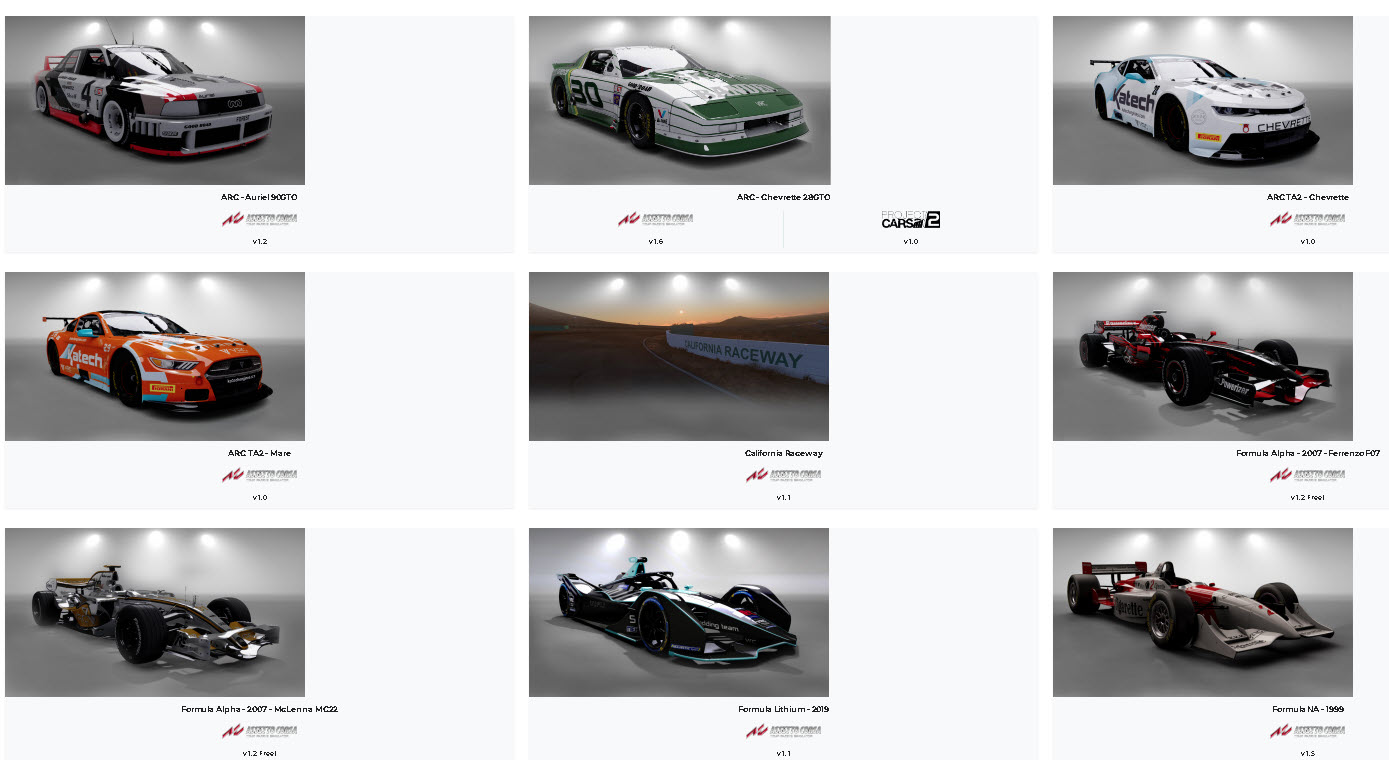Select the McLenna MC22 chrome car thumbnail

(x=155, y=612)
